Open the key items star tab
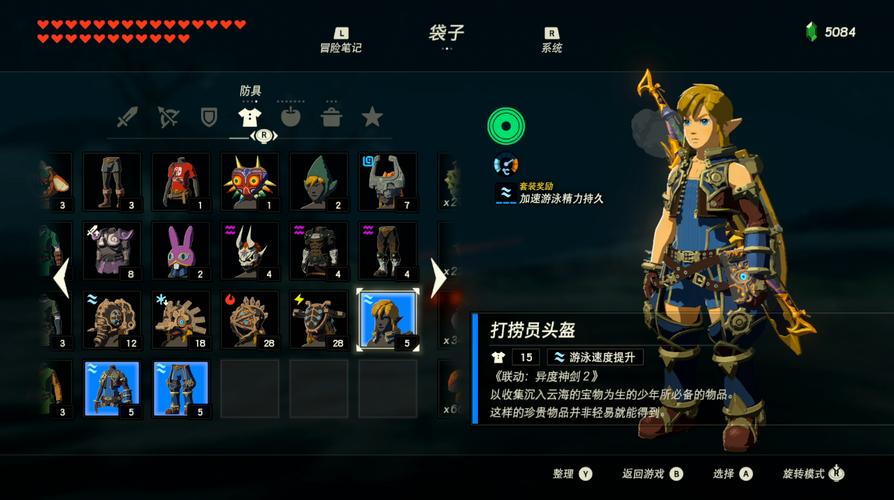Image resolution: width=894 pixels, height=500 pixels. tap(372, 117)
